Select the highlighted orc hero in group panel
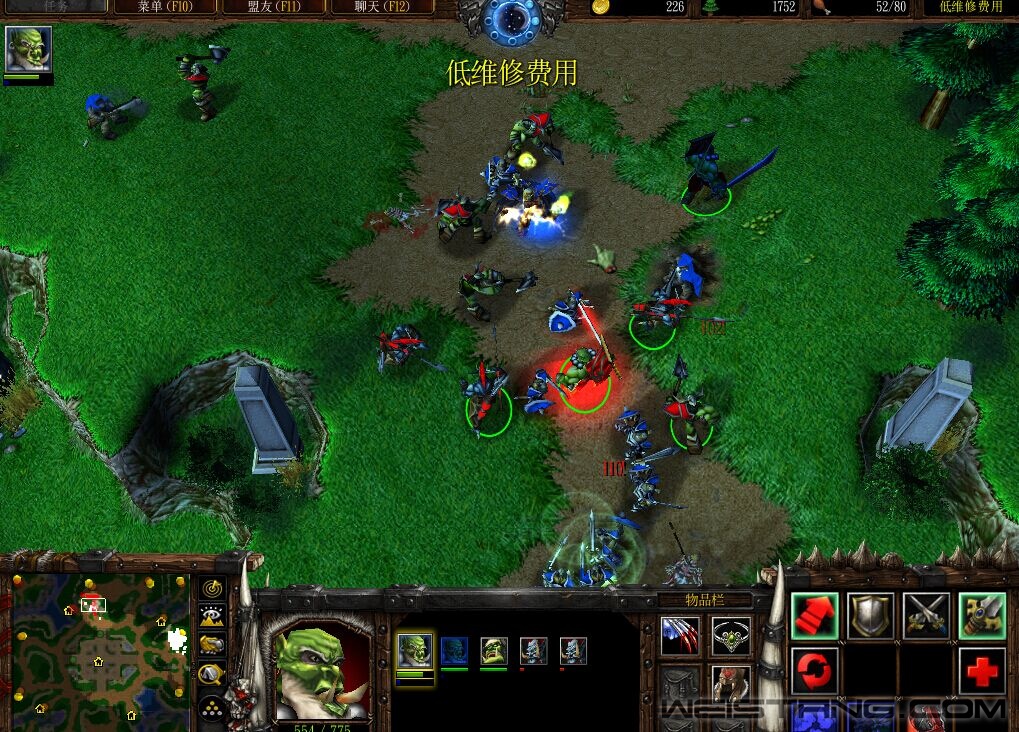The width and height of the screenshot is (1019, 732). (x=415, y=651)
